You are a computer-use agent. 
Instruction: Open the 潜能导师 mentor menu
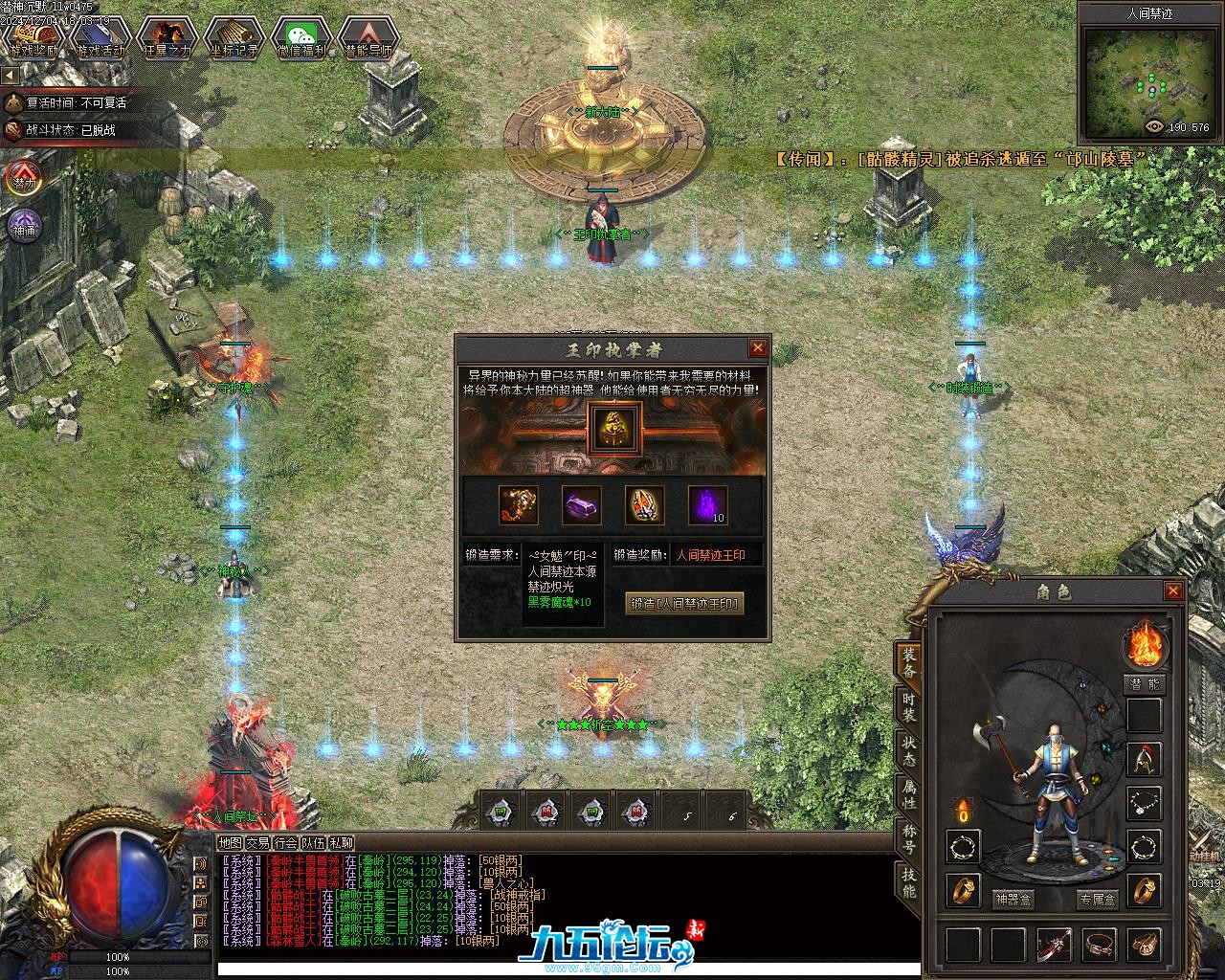pos(368,39)
